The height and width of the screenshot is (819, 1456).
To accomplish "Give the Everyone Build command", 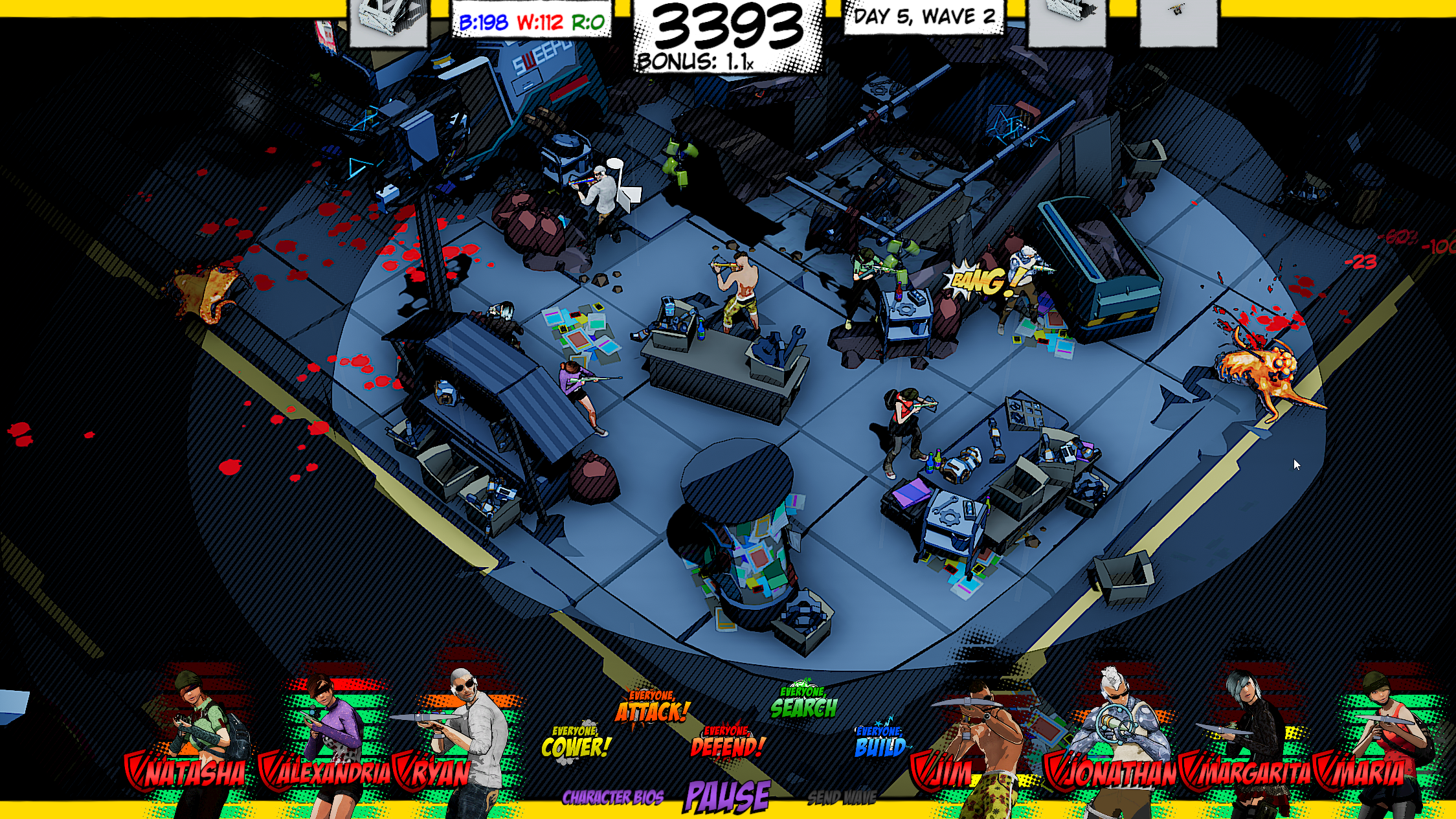I will click(x=880, y=745).
